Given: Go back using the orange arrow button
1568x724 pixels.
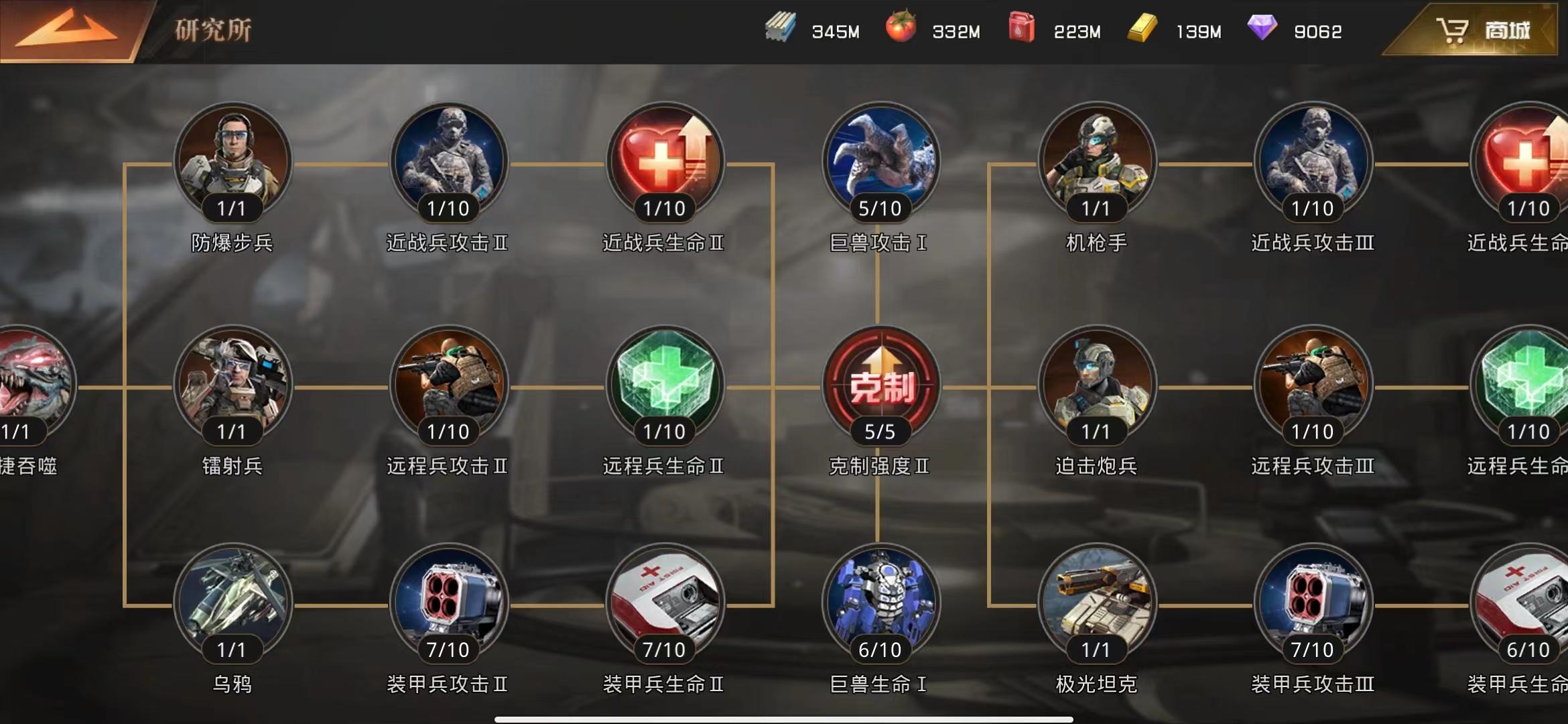Looking at the screenshot, I should (67, 30).
